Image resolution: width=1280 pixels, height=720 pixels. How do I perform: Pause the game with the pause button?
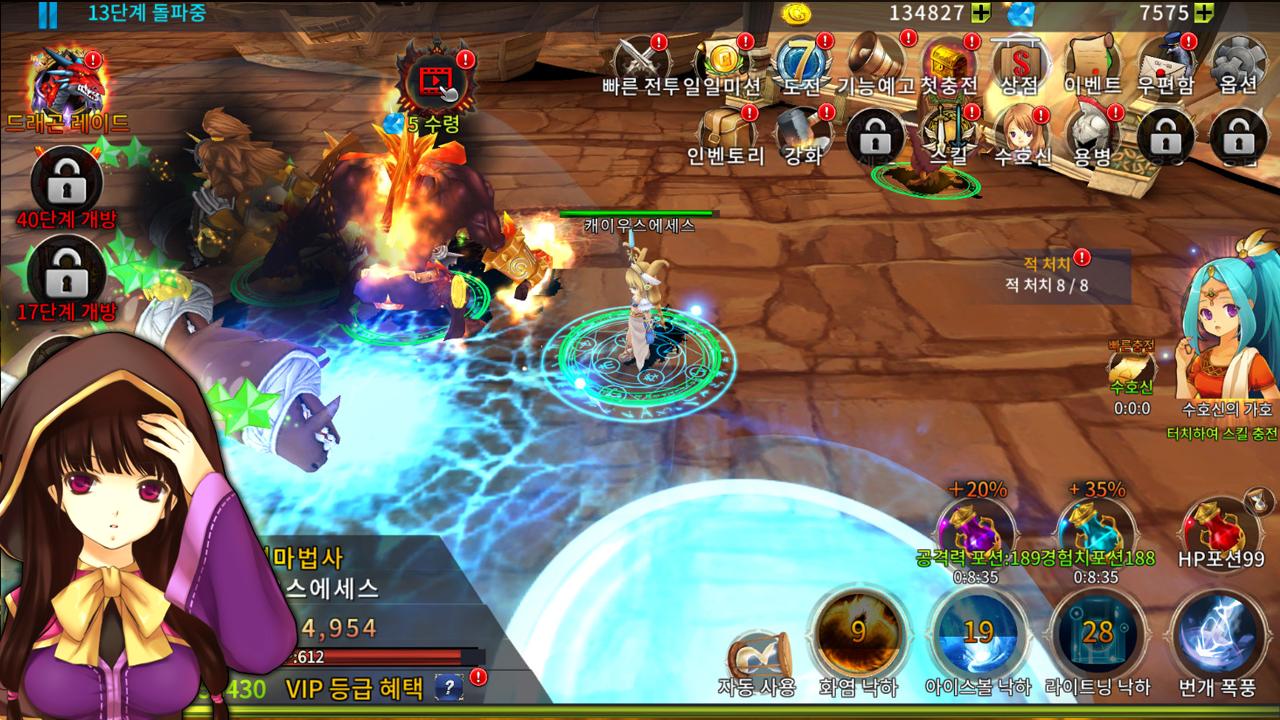pyautogui.click(x=47, y=14)
